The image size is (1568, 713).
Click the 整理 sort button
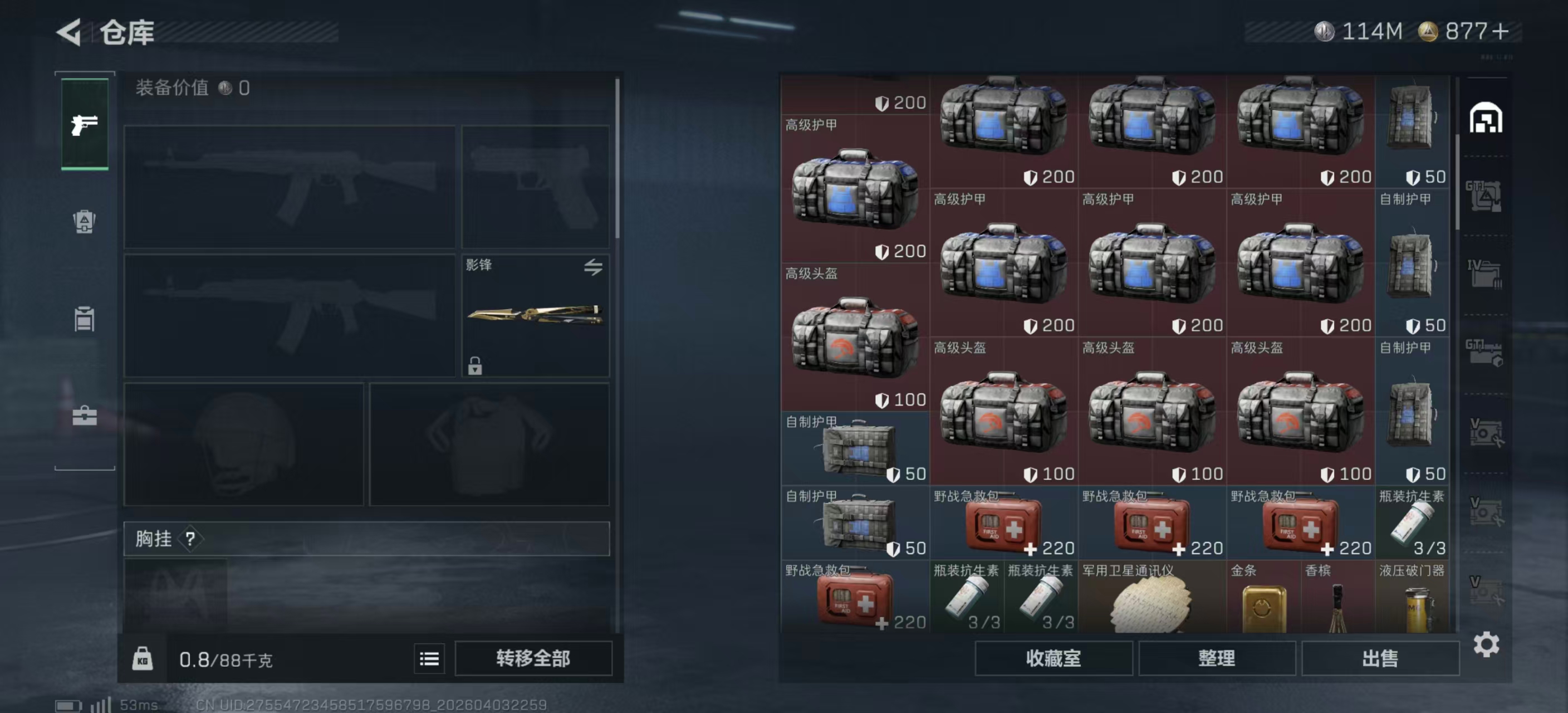1216,658
